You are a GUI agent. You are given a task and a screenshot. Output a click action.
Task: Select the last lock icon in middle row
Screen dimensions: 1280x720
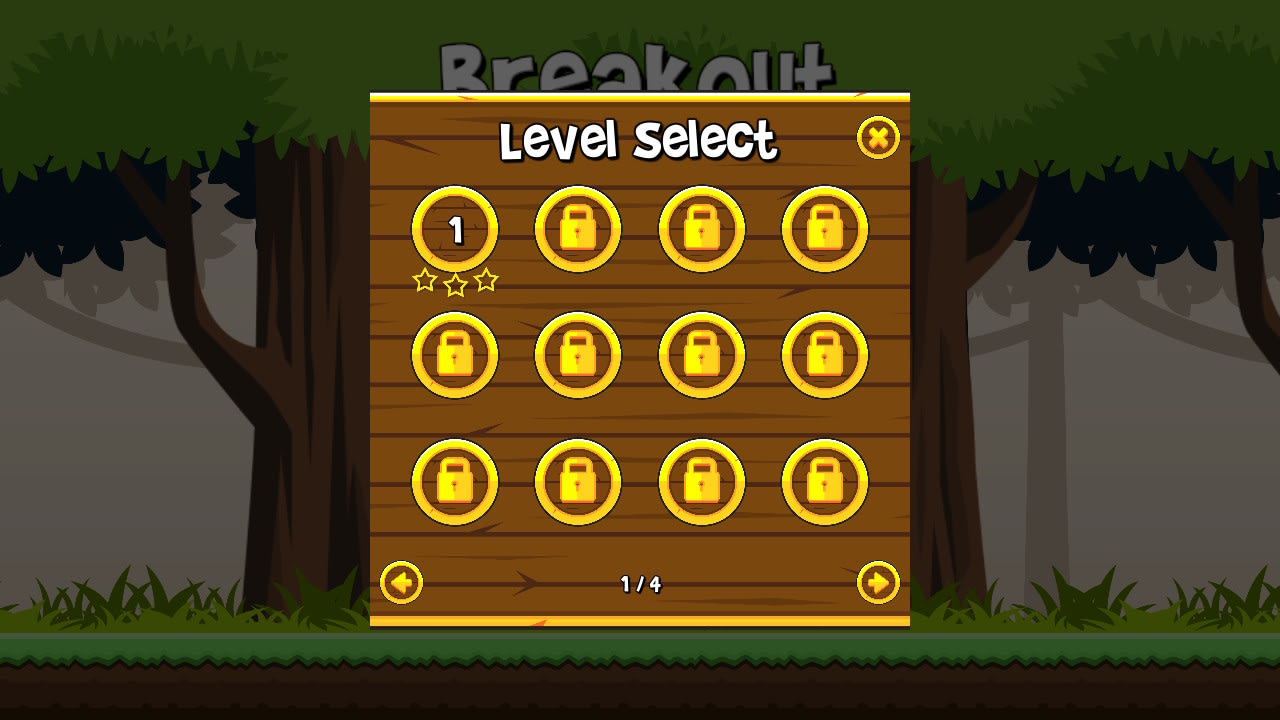(827, 355)
